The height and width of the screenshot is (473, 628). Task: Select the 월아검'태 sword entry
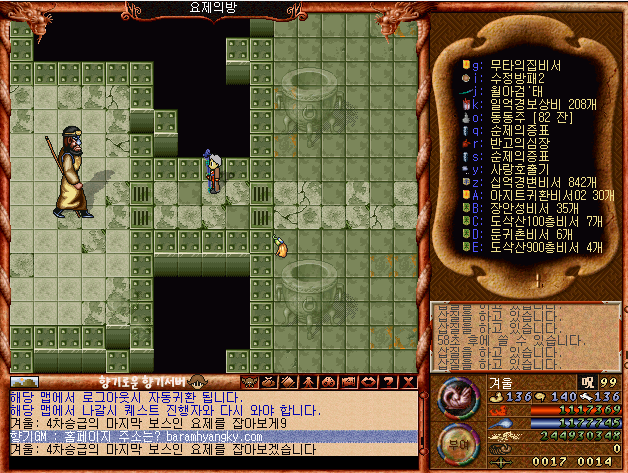509,89
